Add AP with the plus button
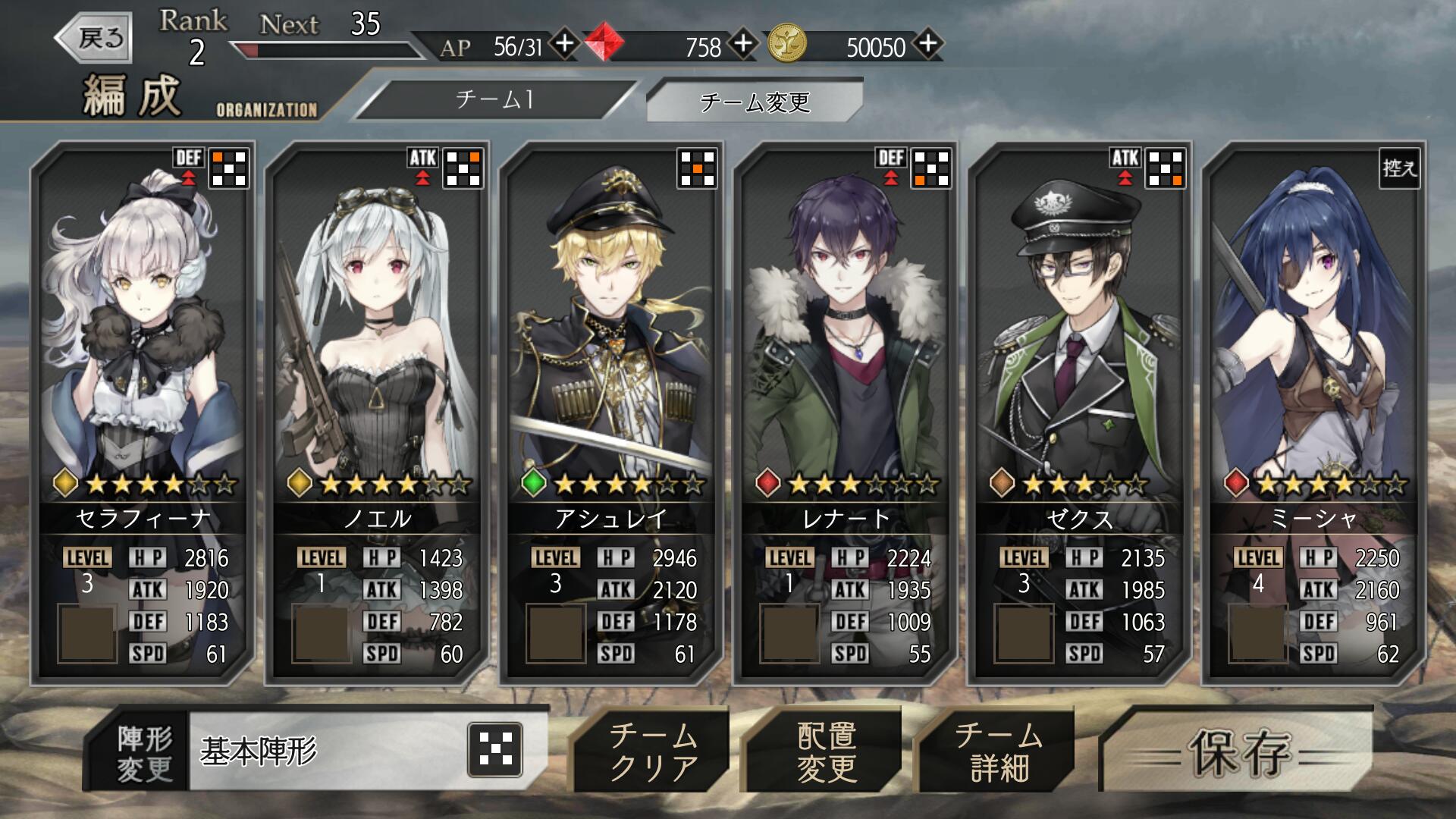This screenshot has width=1456, height=819. [564, 44]
